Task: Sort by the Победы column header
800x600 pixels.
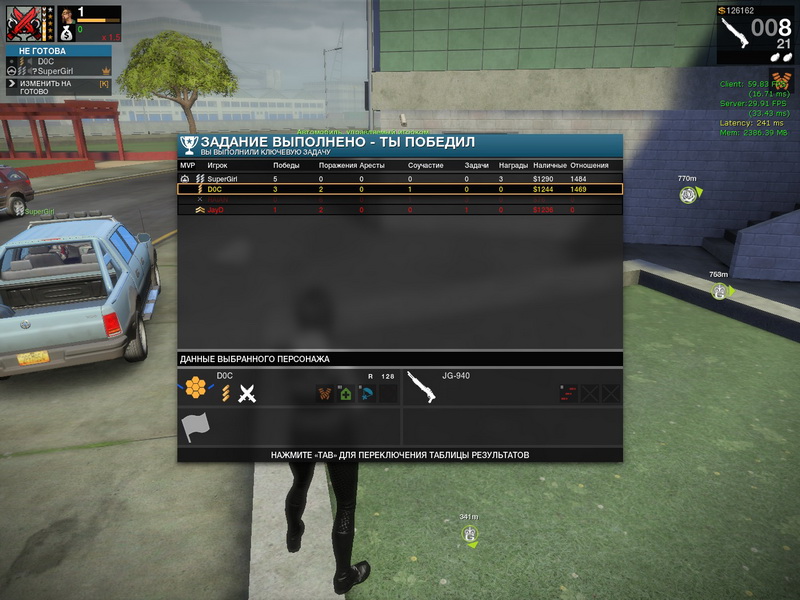Action: (286, 165)
